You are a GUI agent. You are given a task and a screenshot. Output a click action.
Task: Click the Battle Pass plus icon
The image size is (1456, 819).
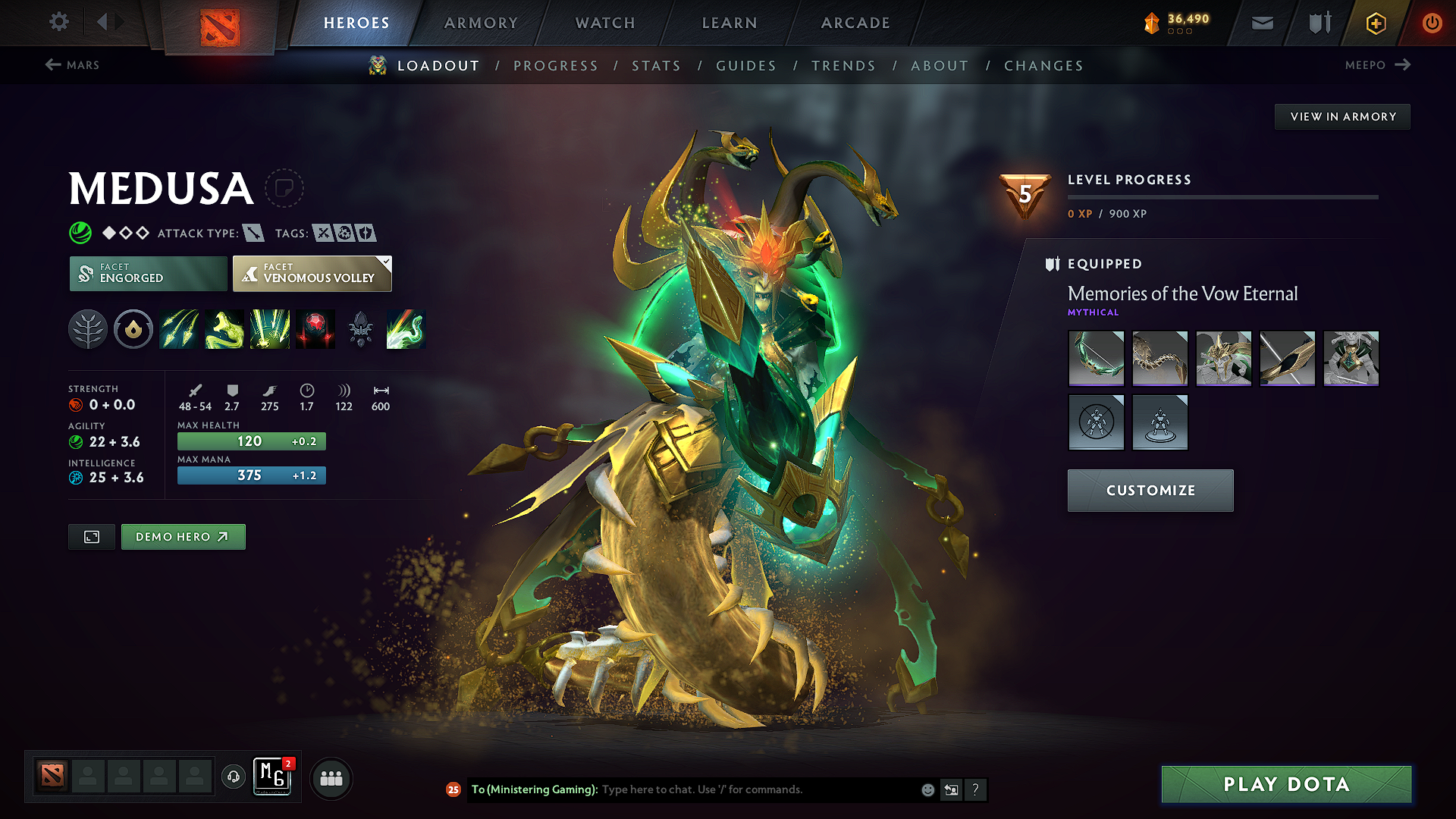tap(1375, 23)
